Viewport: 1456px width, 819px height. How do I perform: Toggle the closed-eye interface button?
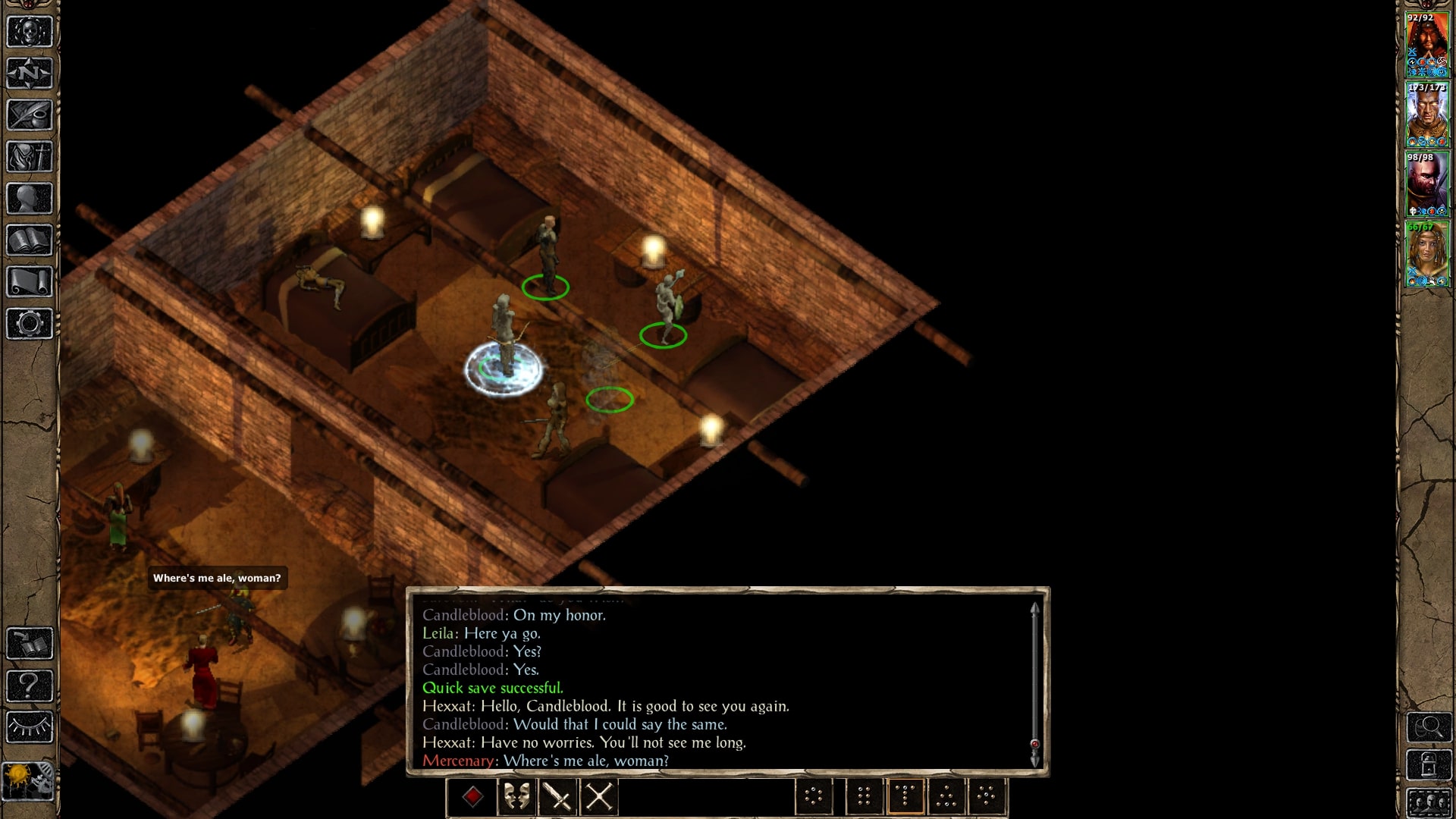pyautogui.click(x=30, y=727)
